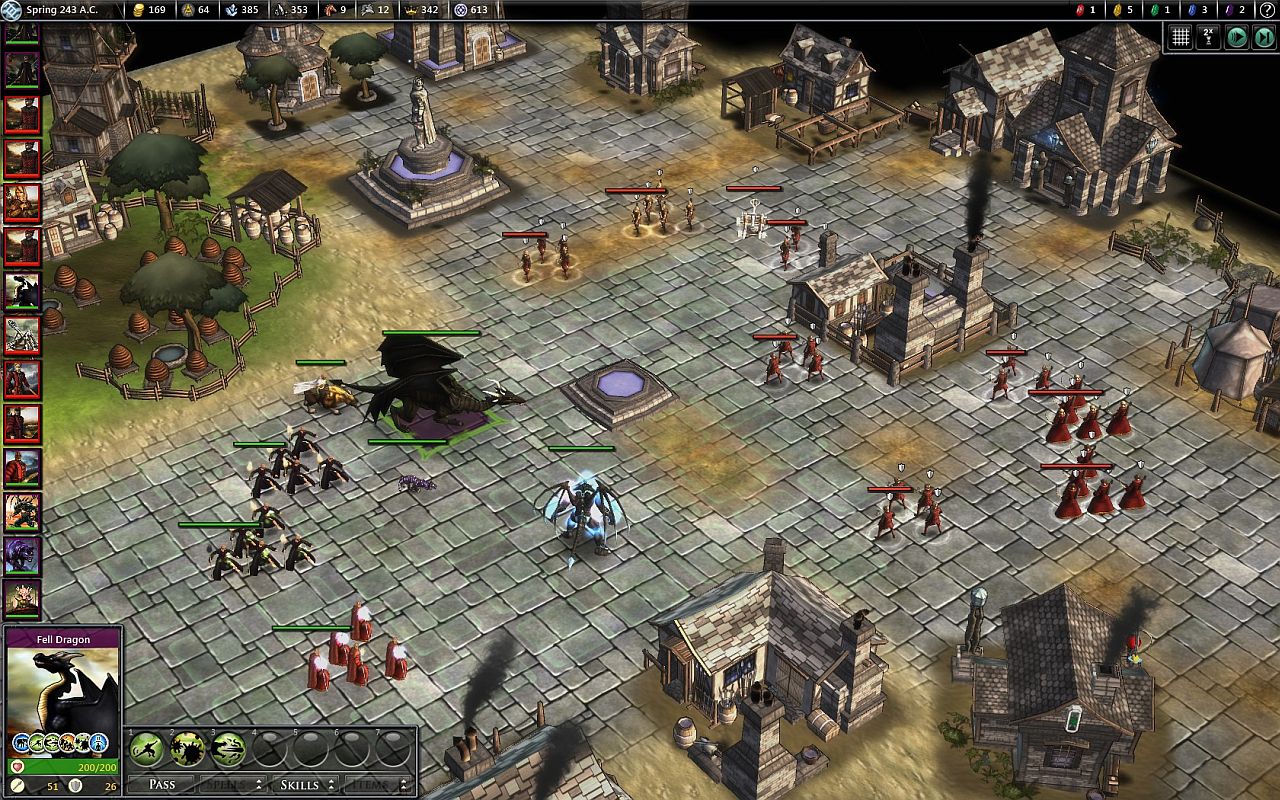Open the question mark help button
The width and height of the screenshot is (1280, 800).
1266,10
